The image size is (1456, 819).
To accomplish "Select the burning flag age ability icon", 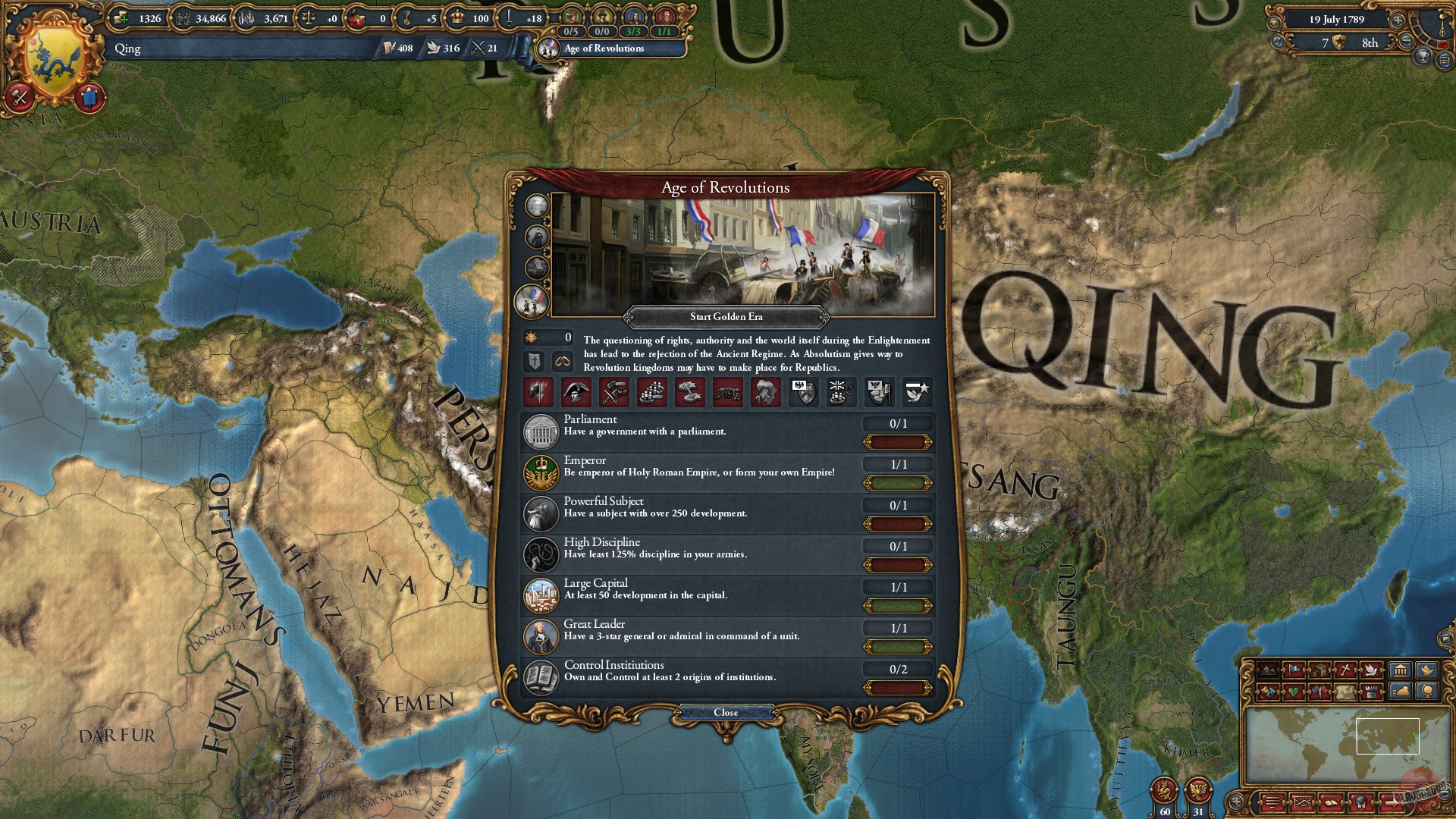I will (x=538, y=392).
